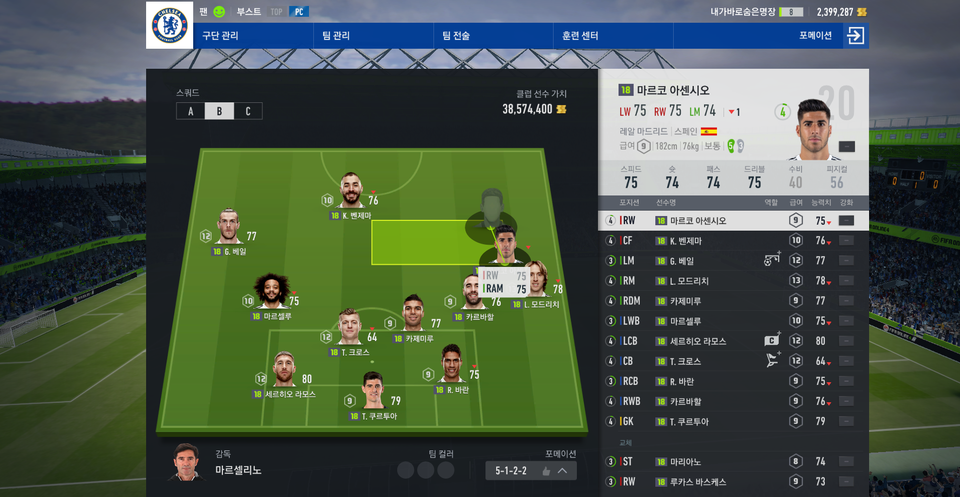This screenshot has width=960, height=497.
Task: Open the 구단 관리 menu
Action: click(222, 36)
